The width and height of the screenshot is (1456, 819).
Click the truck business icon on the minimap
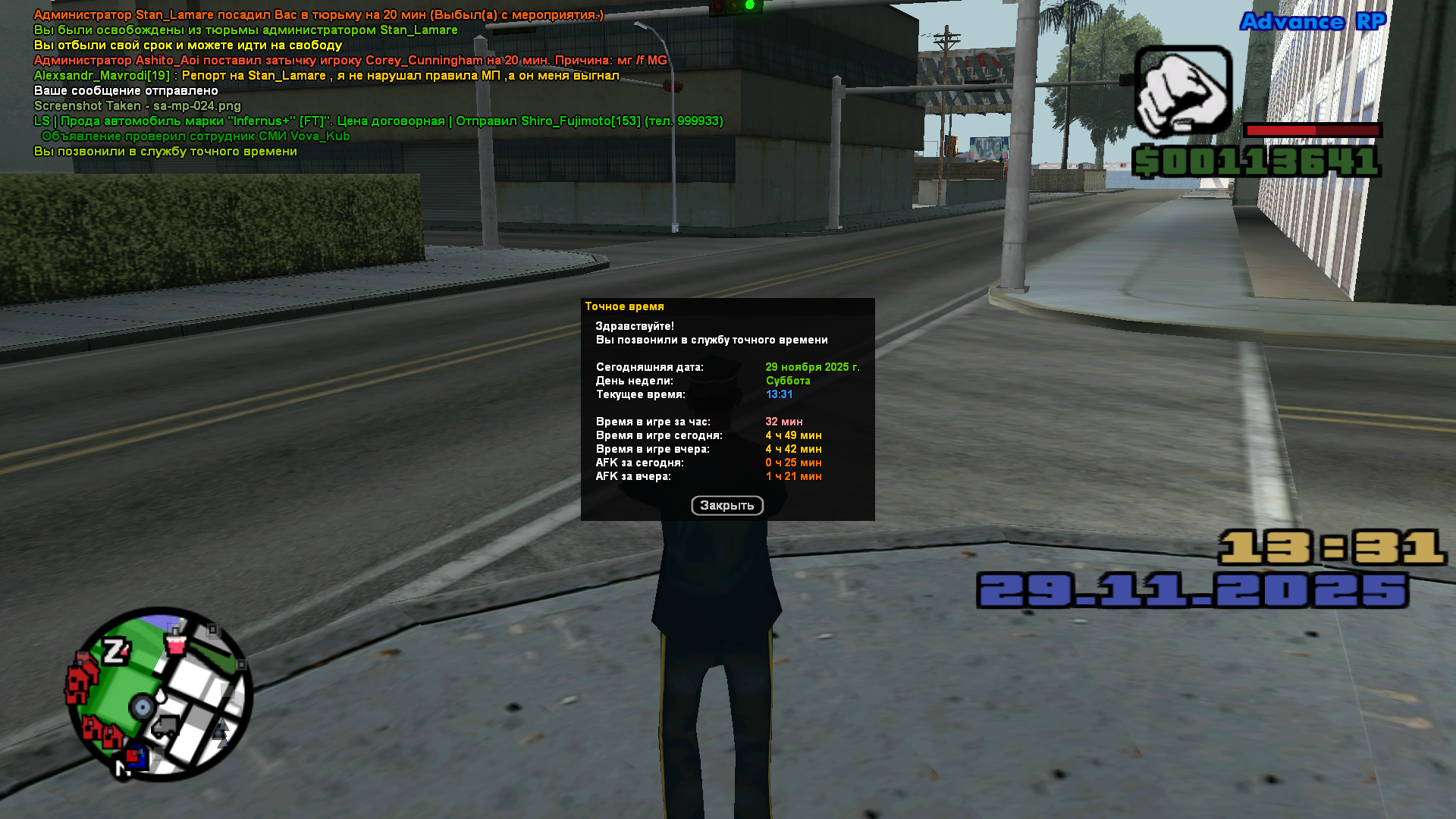(x=164, y=726)
